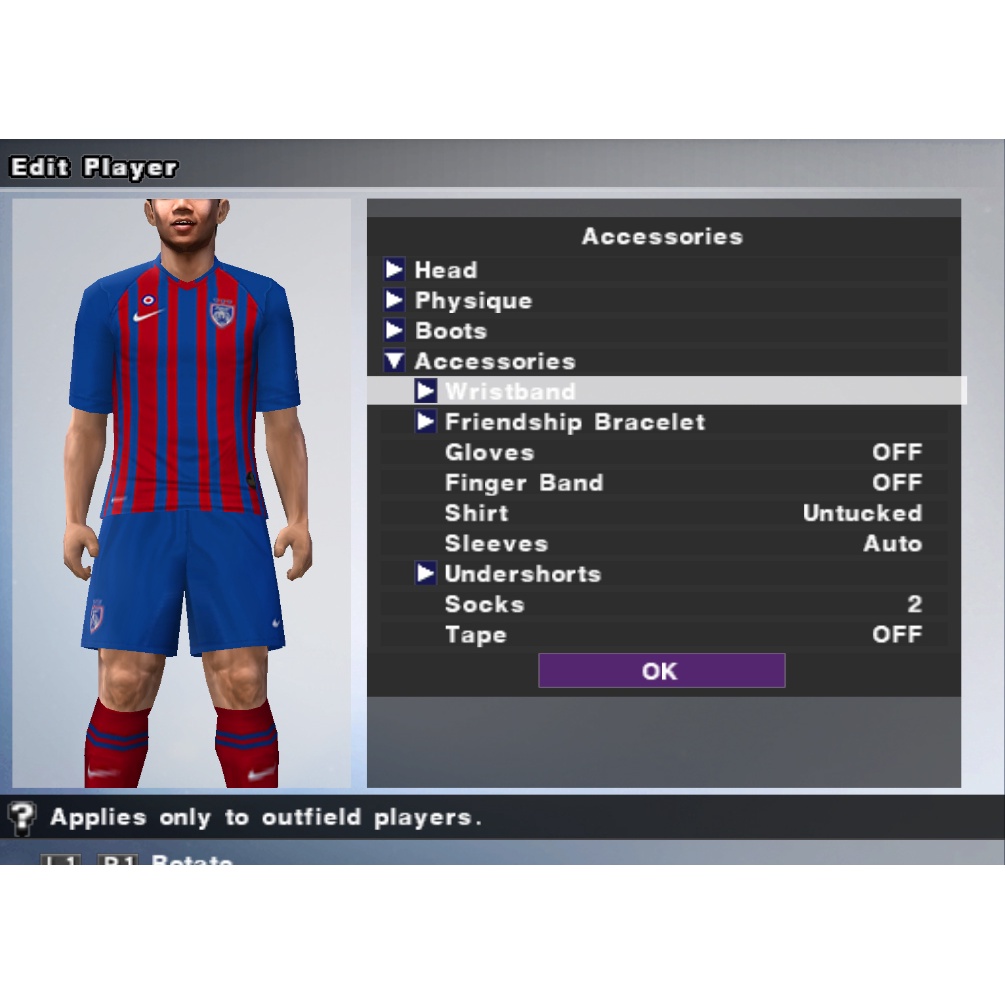
Task: Select the Wristband option
Action: pyautogui.click(x=510, y=391)
